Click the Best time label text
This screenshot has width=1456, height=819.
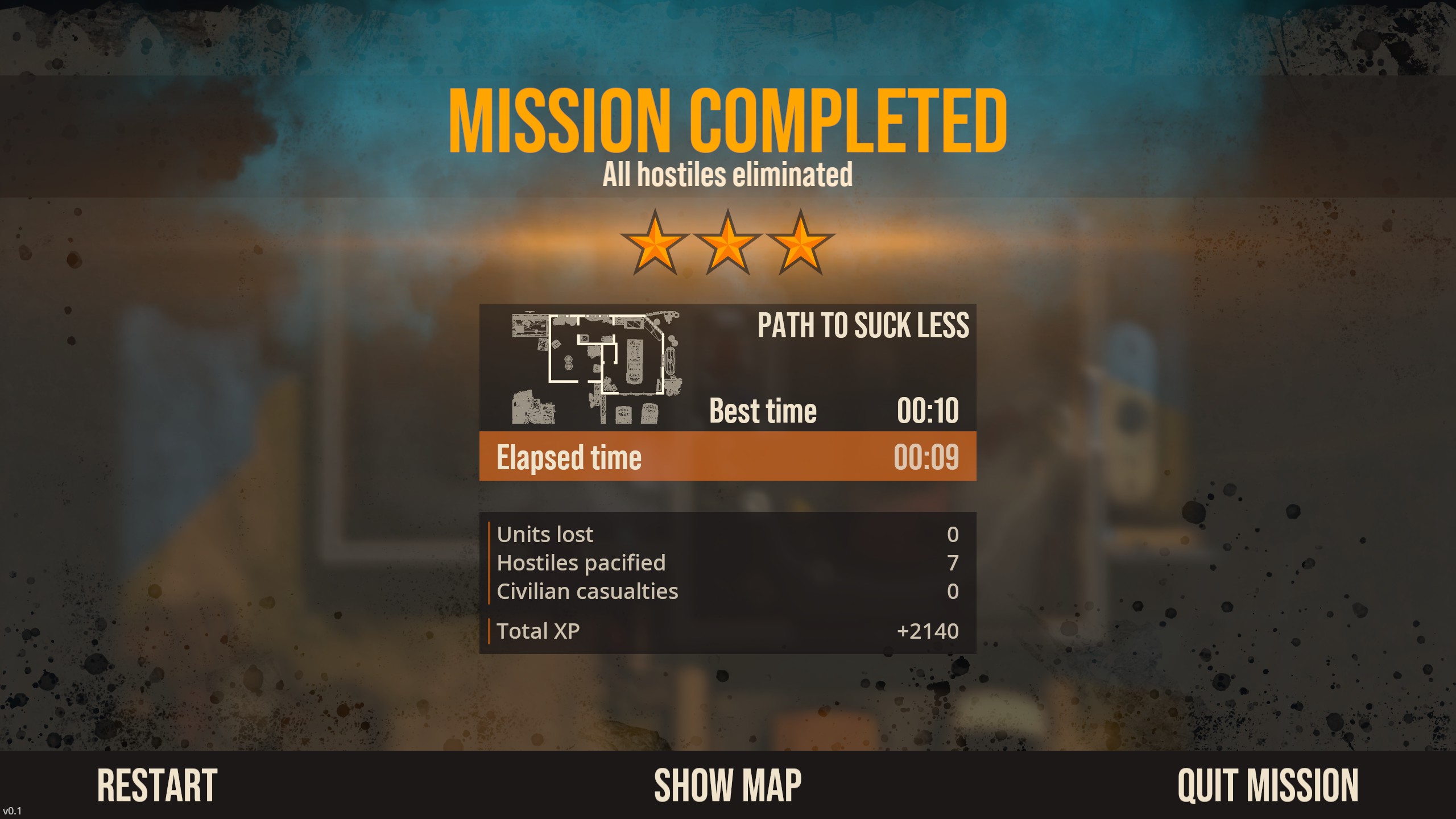point(762,409)
